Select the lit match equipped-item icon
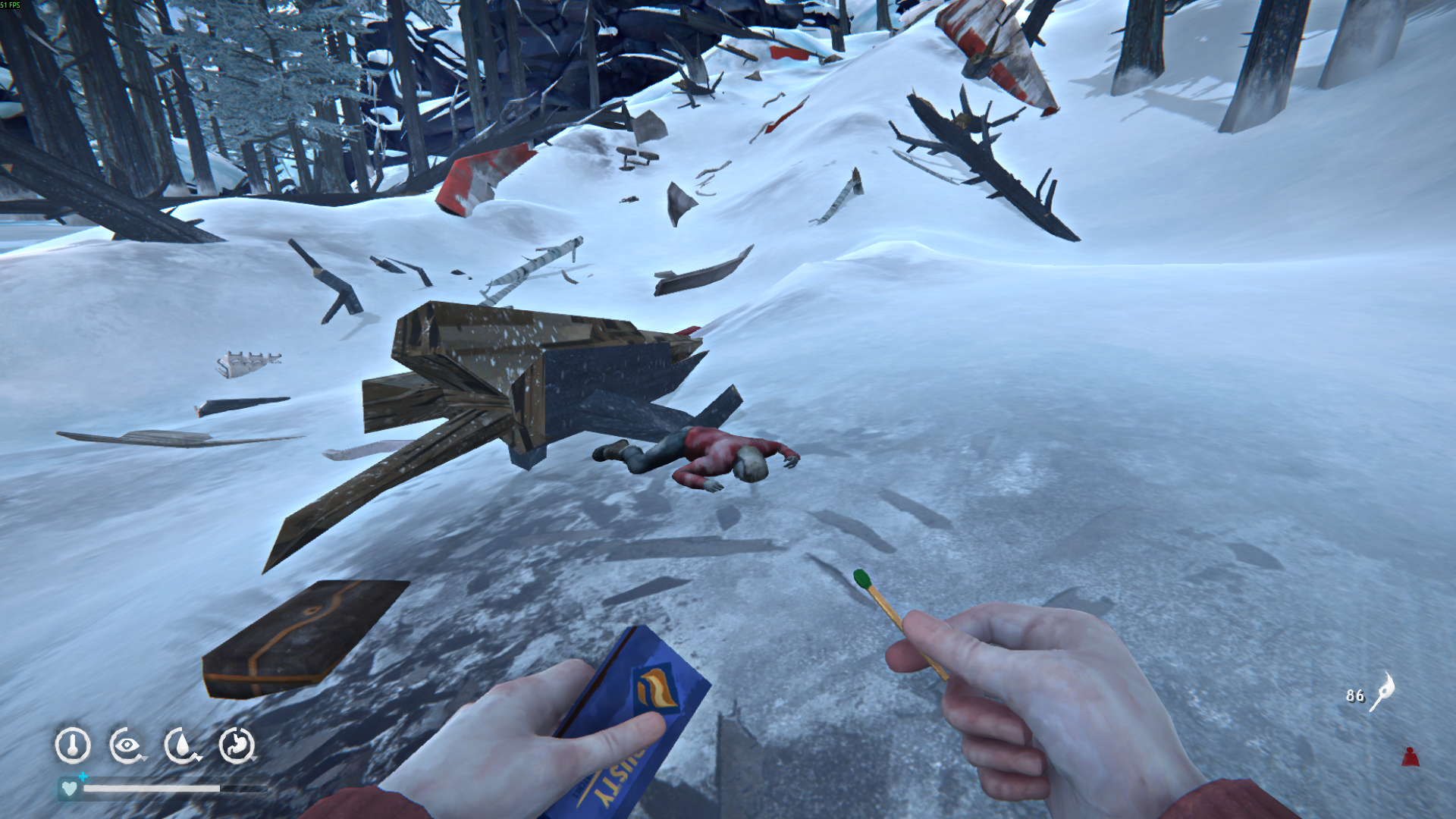Screen dimensions: 1456x819 pyautogui.click(x=1382, y=692)
